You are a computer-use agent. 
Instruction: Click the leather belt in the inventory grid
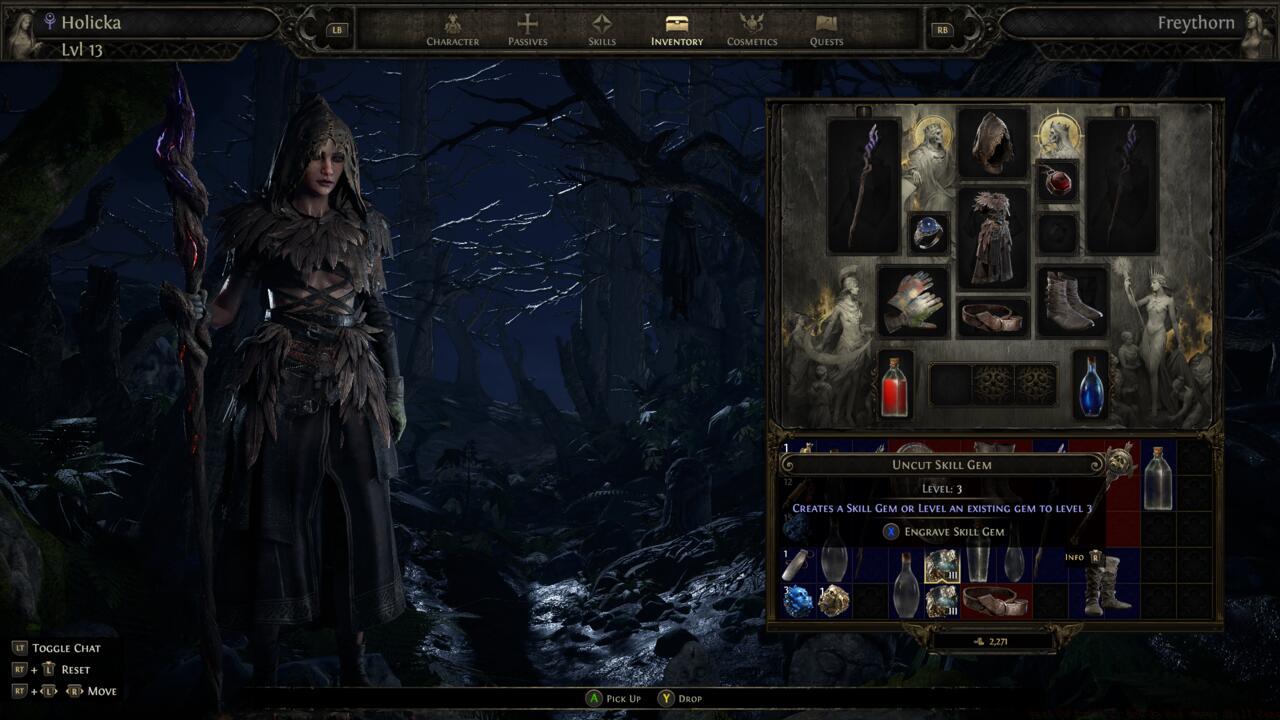pos(996,600)
